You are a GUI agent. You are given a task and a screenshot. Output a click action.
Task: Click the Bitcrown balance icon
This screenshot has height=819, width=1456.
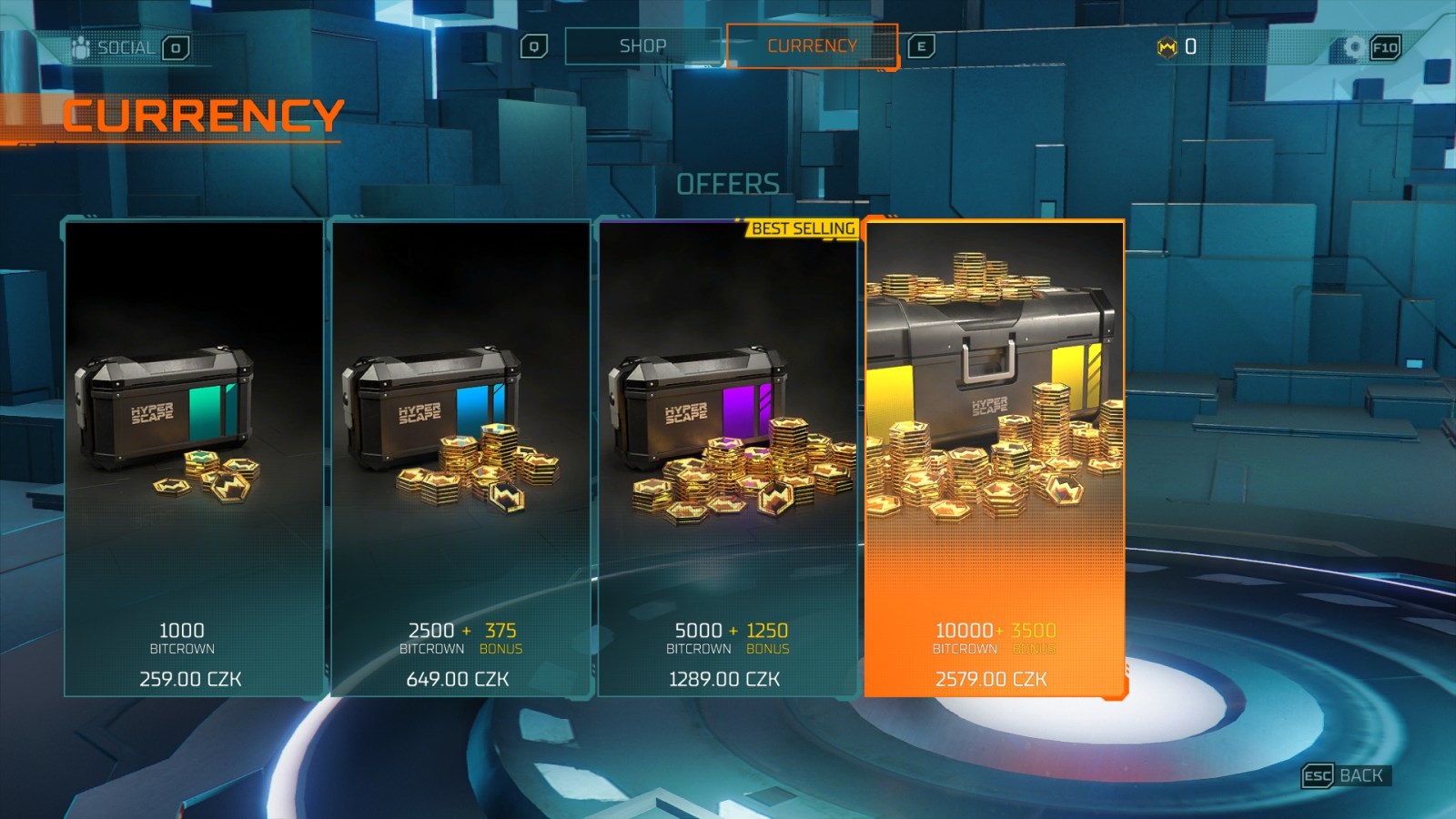click(x=1167, y=47)
